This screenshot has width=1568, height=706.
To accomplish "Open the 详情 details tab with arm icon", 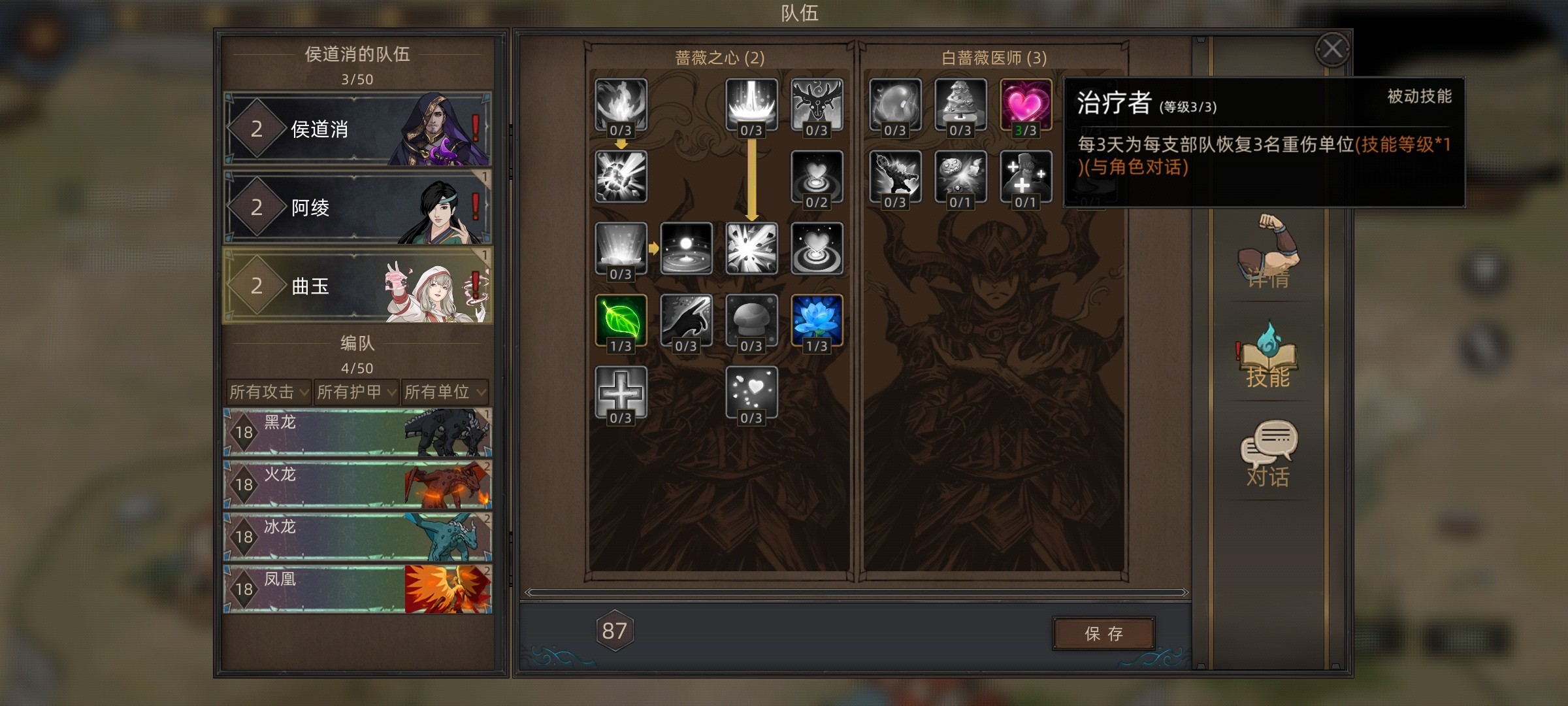I will coord(1268,252).
